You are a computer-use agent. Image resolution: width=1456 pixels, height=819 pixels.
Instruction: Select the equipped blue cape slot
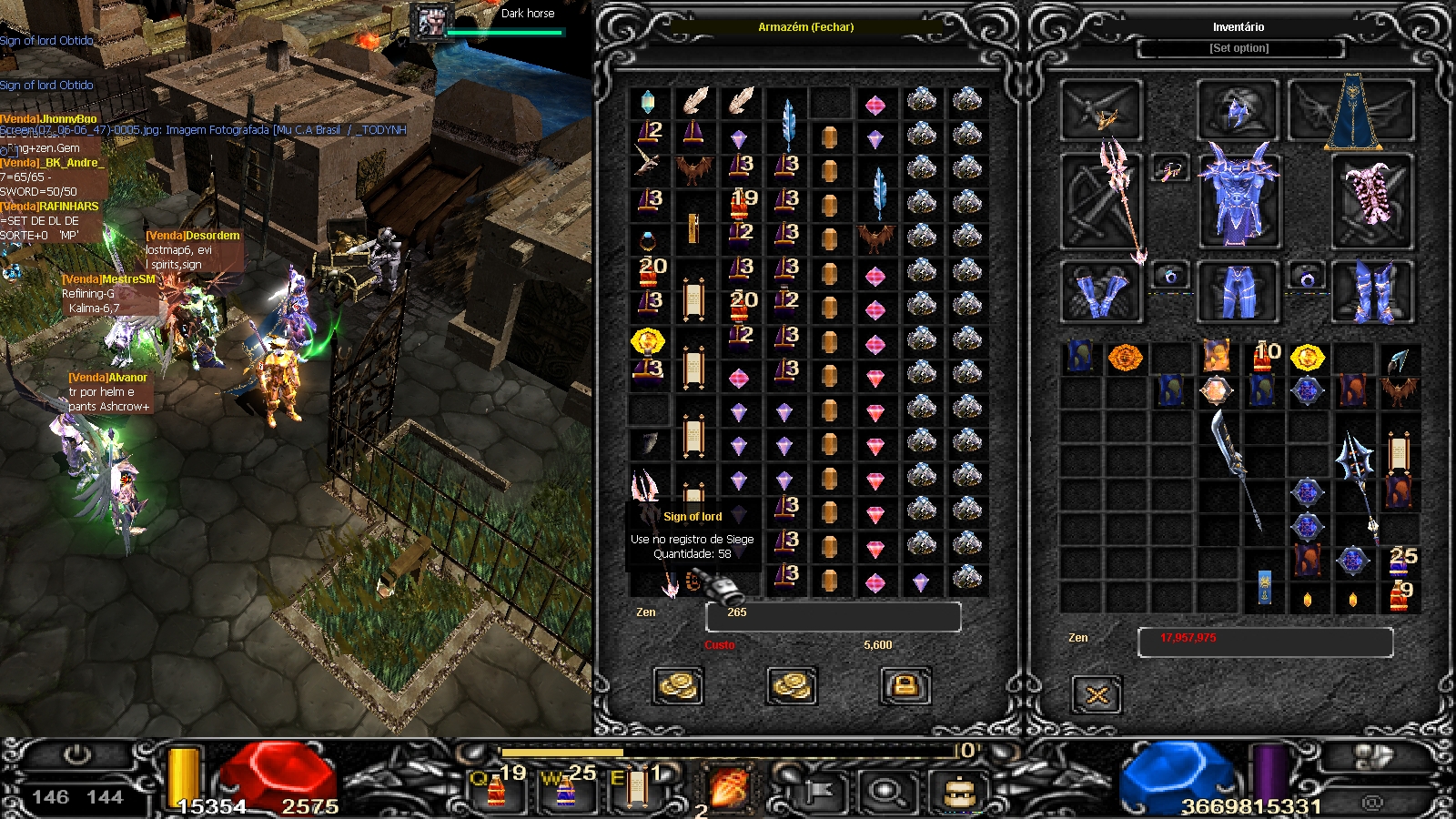pyautogui.click(x=1352, y=113)
